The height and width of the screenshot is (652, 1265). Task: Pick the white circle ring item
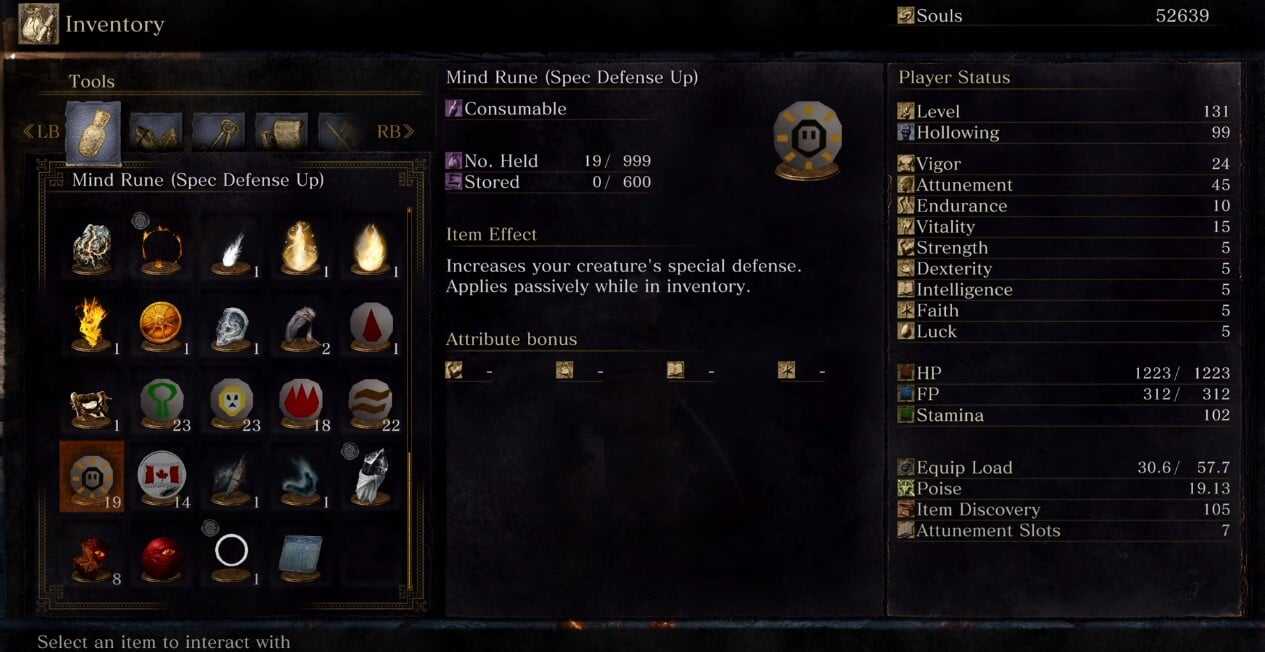click(231, 553)
